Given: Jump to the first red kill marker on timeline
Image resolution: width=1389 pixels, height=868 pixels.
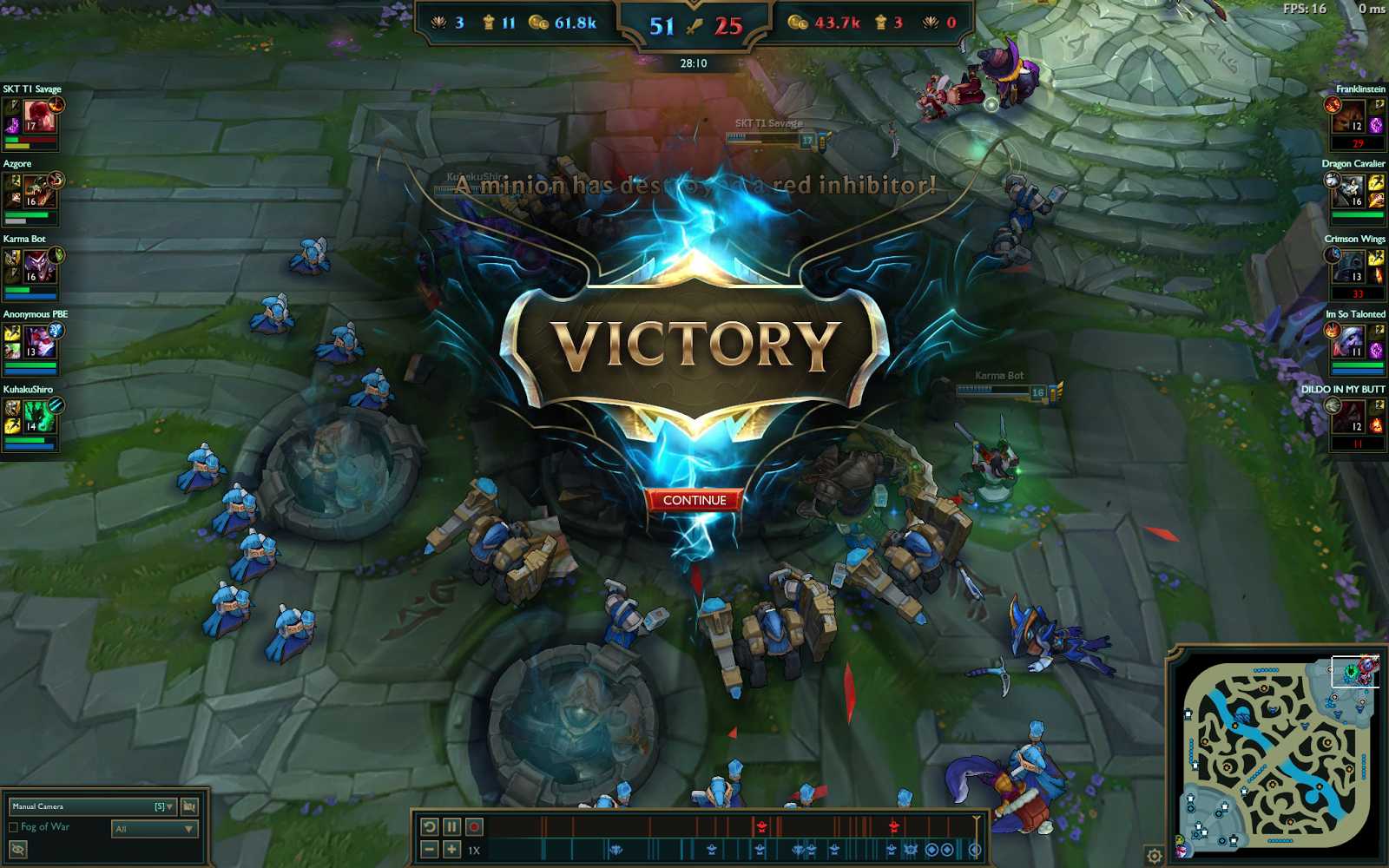Looking at the screenshot, I should pos(761,826).
